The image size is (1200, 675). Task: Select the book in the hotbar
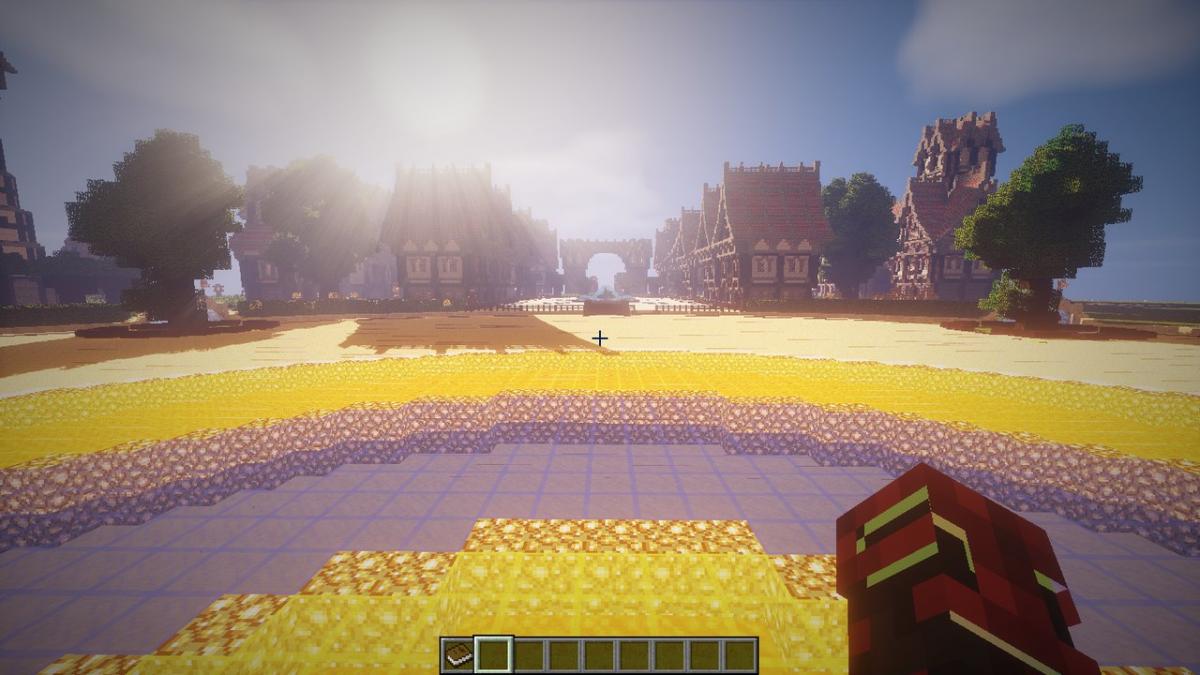[x=457, y=655]
